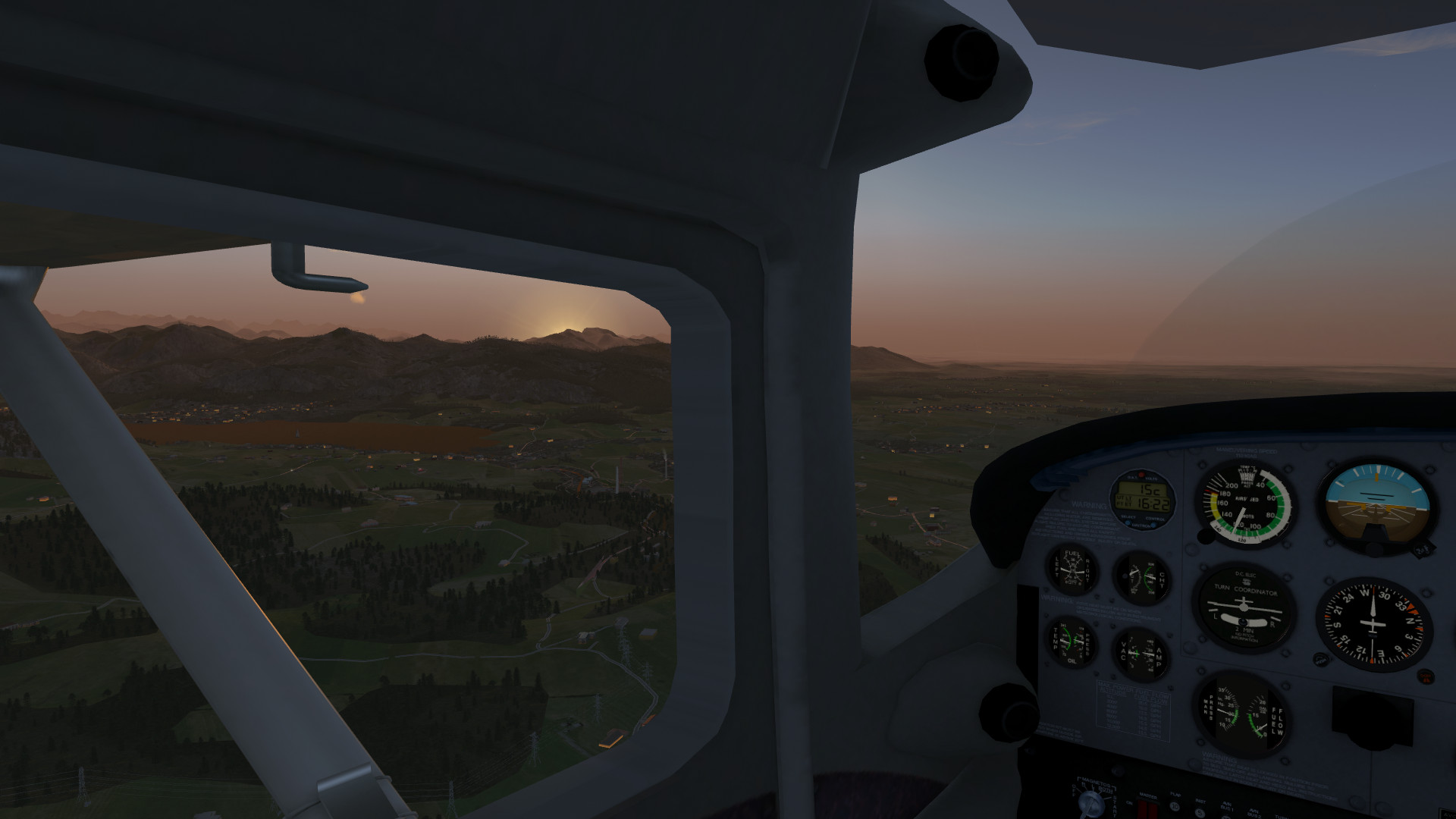Click the clock's CONTROL button

pyautogui.click(x=1154, y=523)
